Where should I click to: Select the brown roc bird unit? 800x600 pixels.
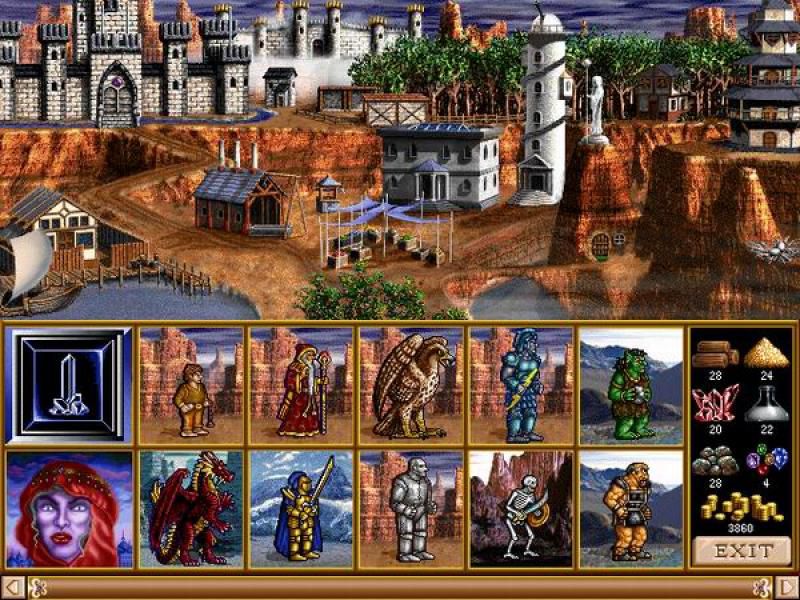pos(411,386)
